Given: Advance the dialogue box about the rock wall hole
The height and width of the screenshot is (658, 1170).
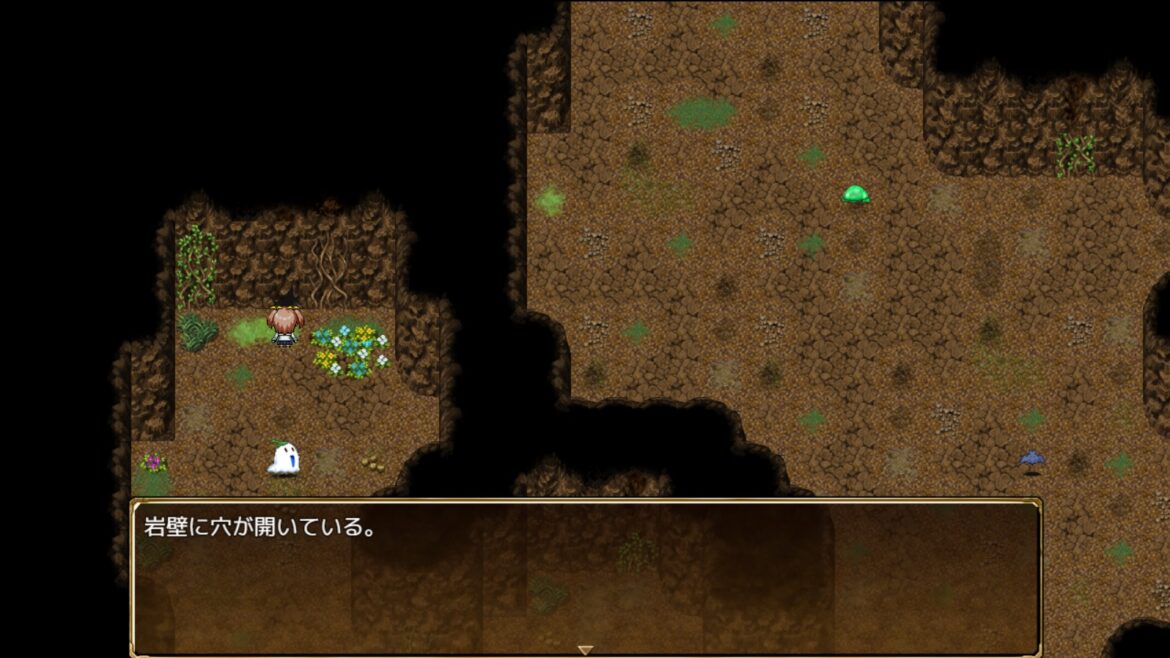Looking at the screenshot, I should [585, 575].
